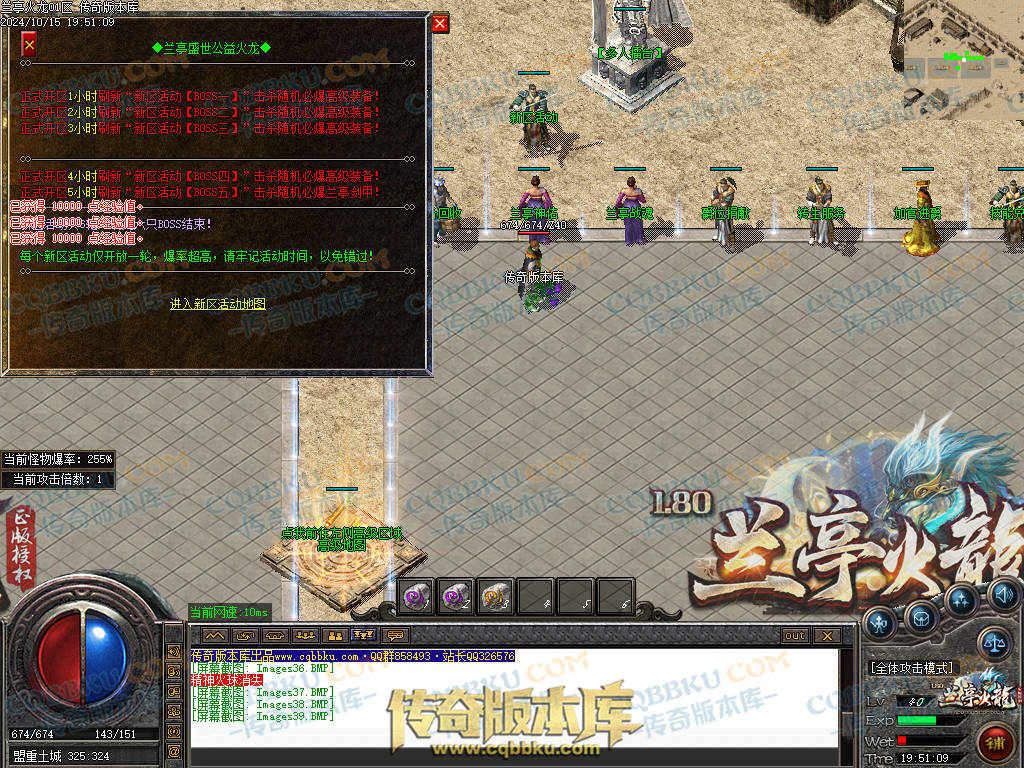This screenshot has width=1024, height=768.
Task: Open the bag round button
Action: (x=921, y=620)
